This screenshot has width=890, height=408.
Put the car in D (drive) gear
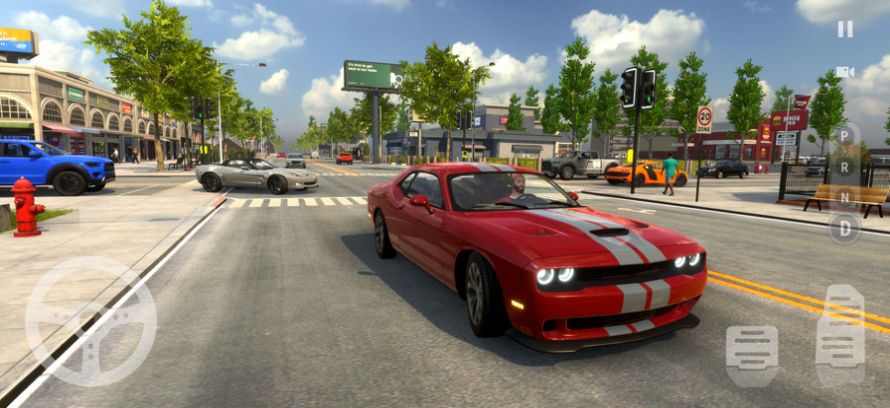tap(844, 228)
